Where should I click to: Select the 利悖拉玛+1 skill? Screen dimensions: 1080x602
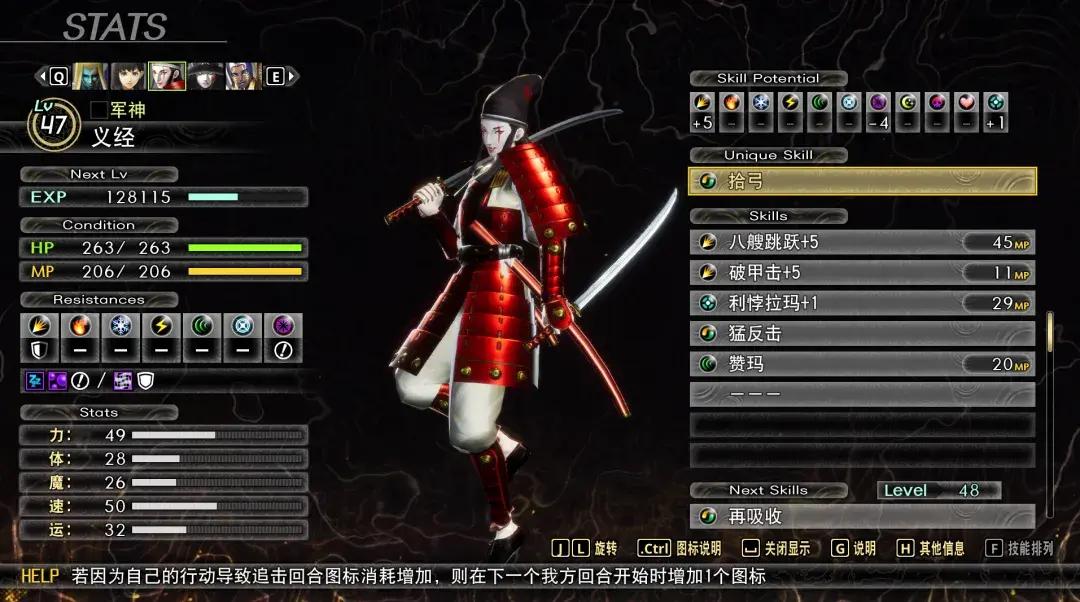pos(862,303)
